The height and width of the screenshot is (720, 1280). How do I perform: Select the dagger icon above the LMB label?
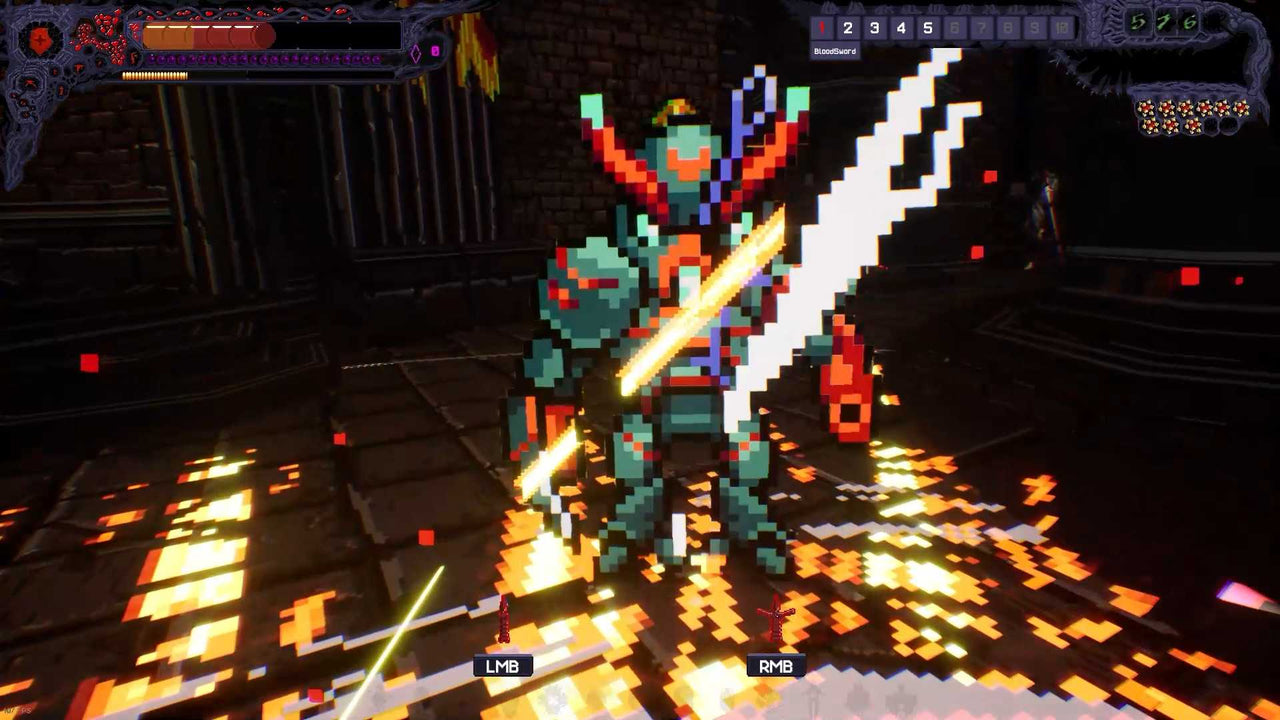click(505, 620)
